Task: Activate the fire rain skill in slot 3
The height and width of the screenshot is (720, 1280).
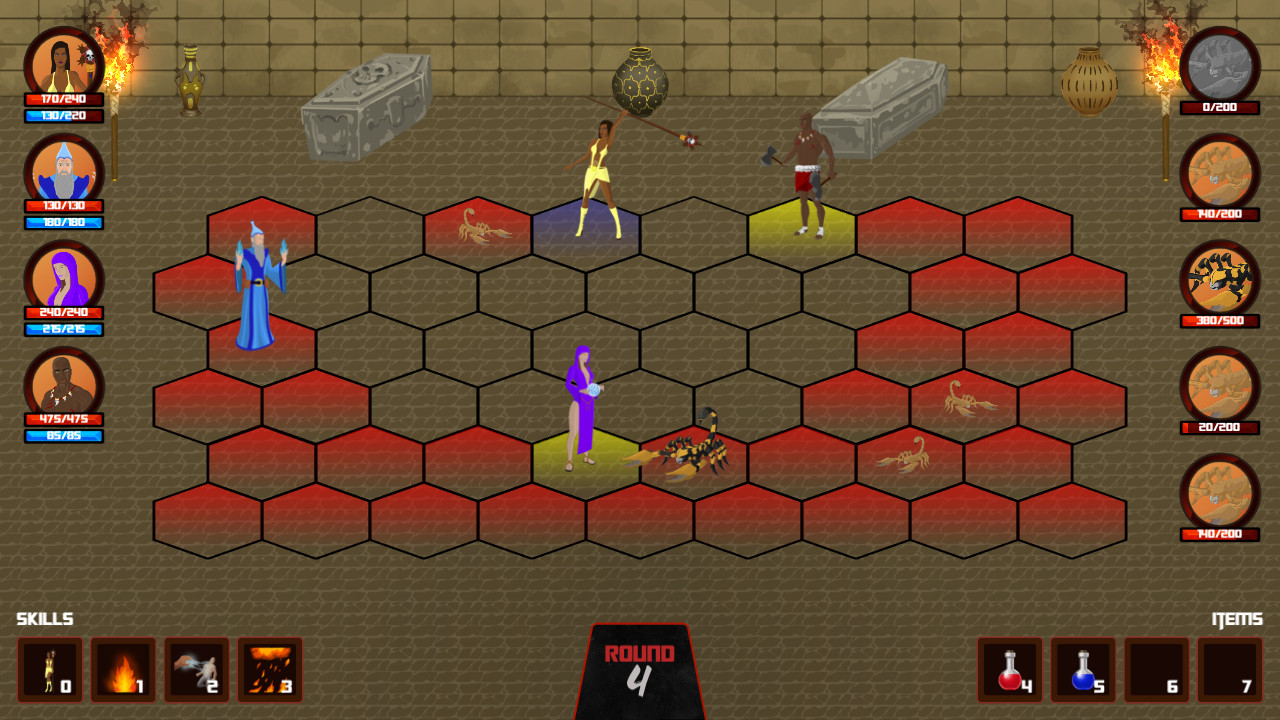Action: [270, 670]
